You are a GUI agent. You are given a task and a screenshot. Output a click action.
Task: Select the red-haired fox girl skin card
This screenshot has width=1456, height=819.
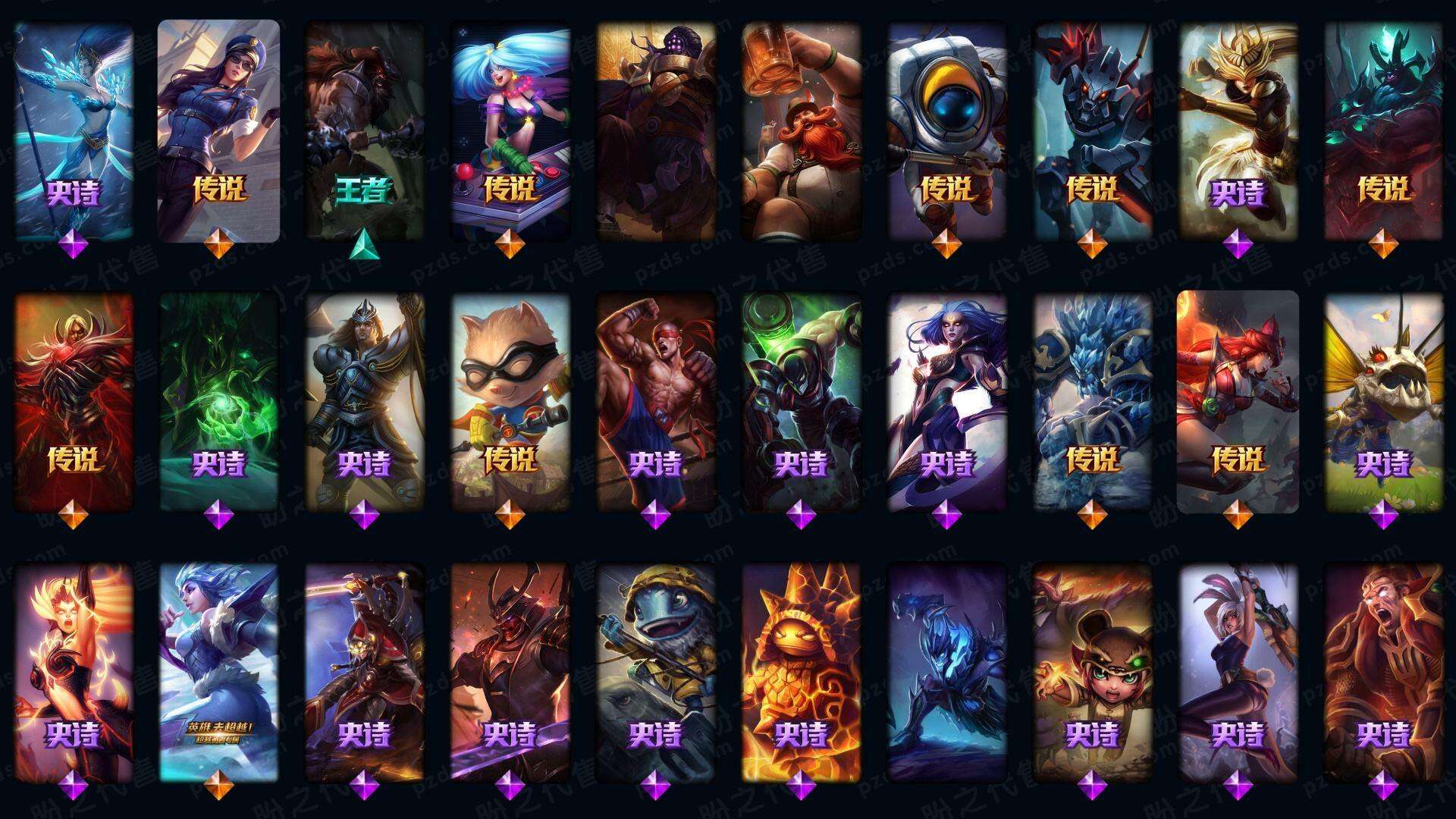click(x=1238, y=402)
